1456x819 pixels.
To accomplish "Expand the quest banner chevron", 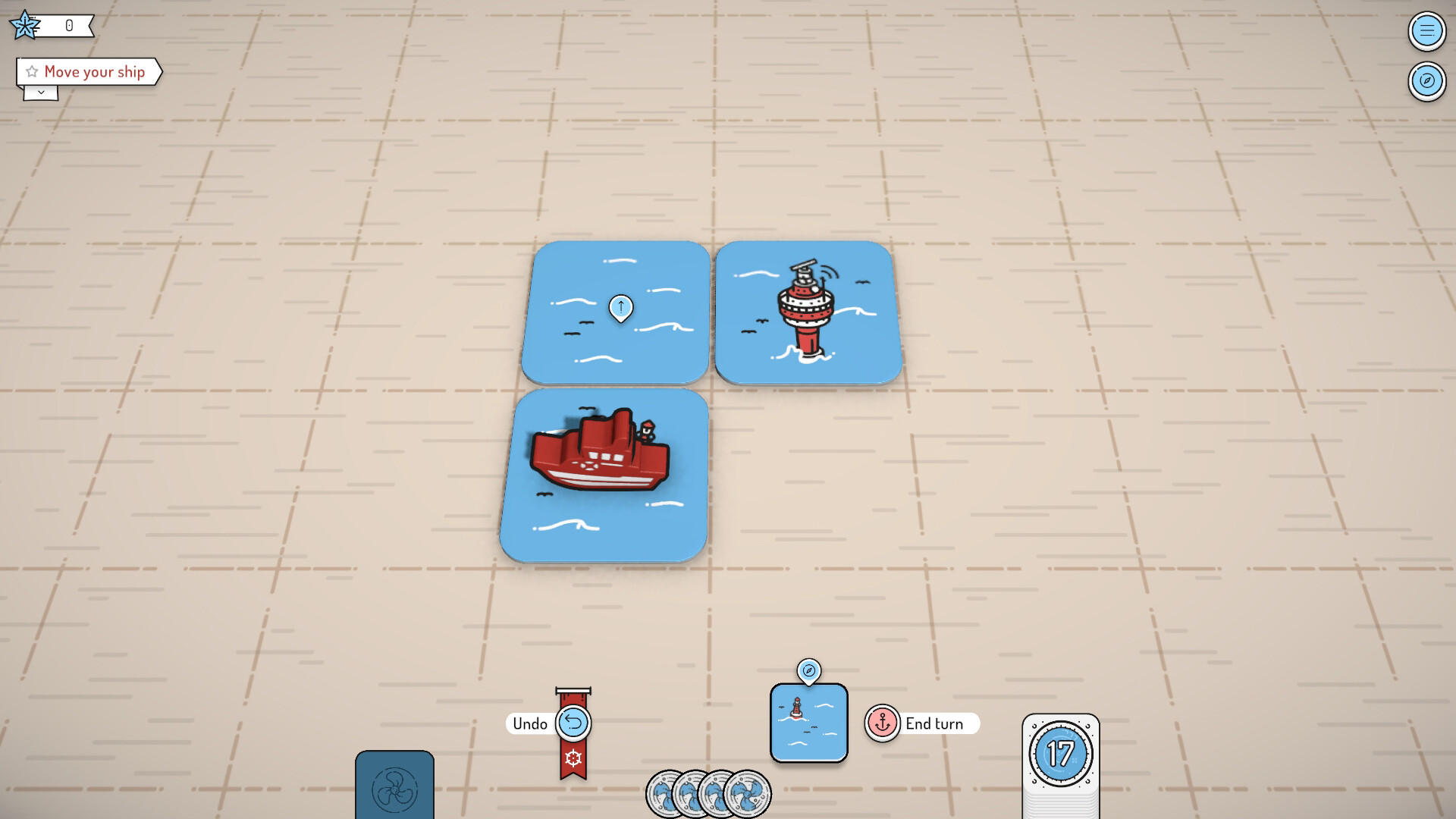I will pyautogui.click(x=41, y=92).
